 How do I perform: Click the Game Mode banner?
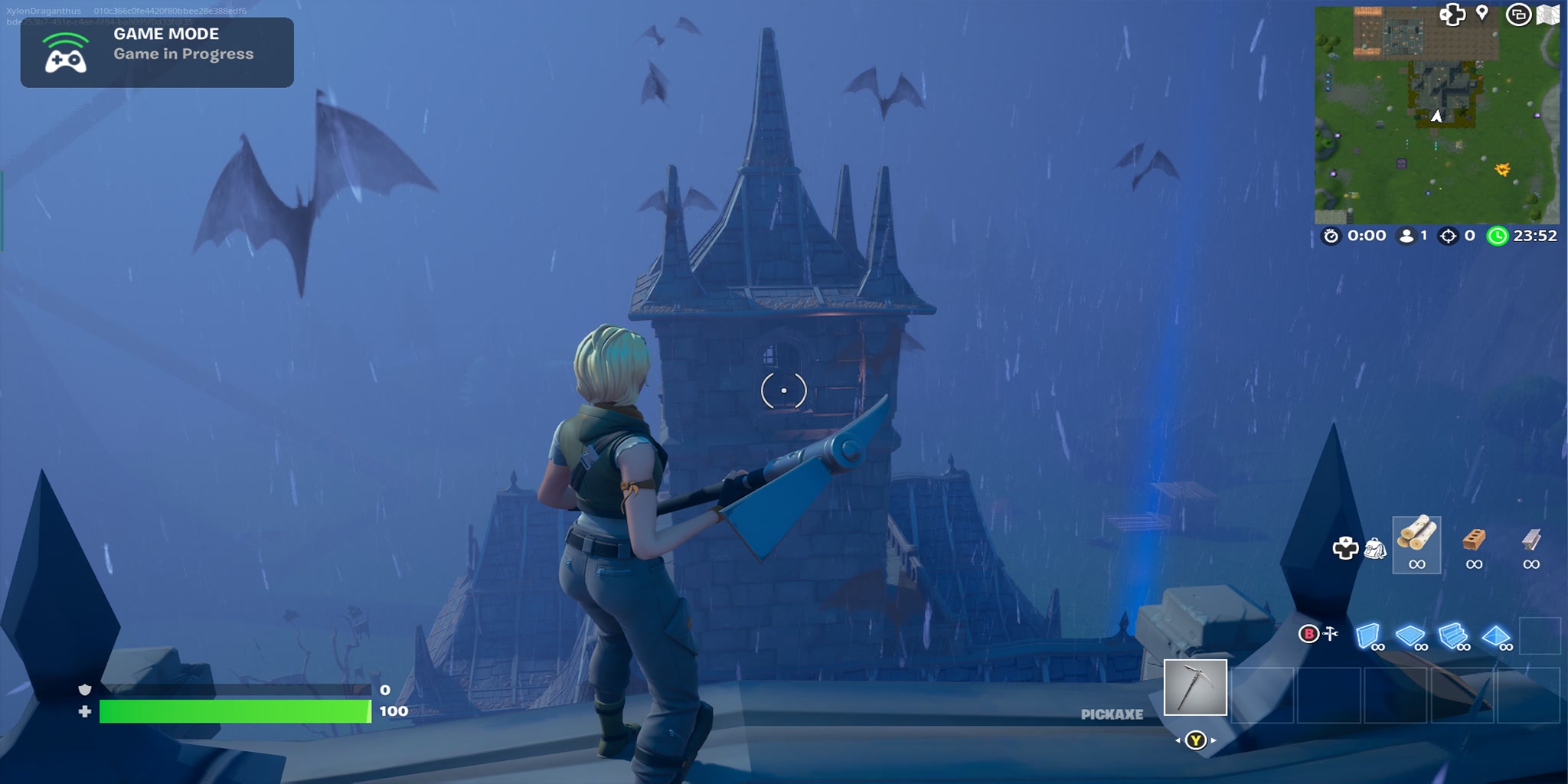pos(157,52)
